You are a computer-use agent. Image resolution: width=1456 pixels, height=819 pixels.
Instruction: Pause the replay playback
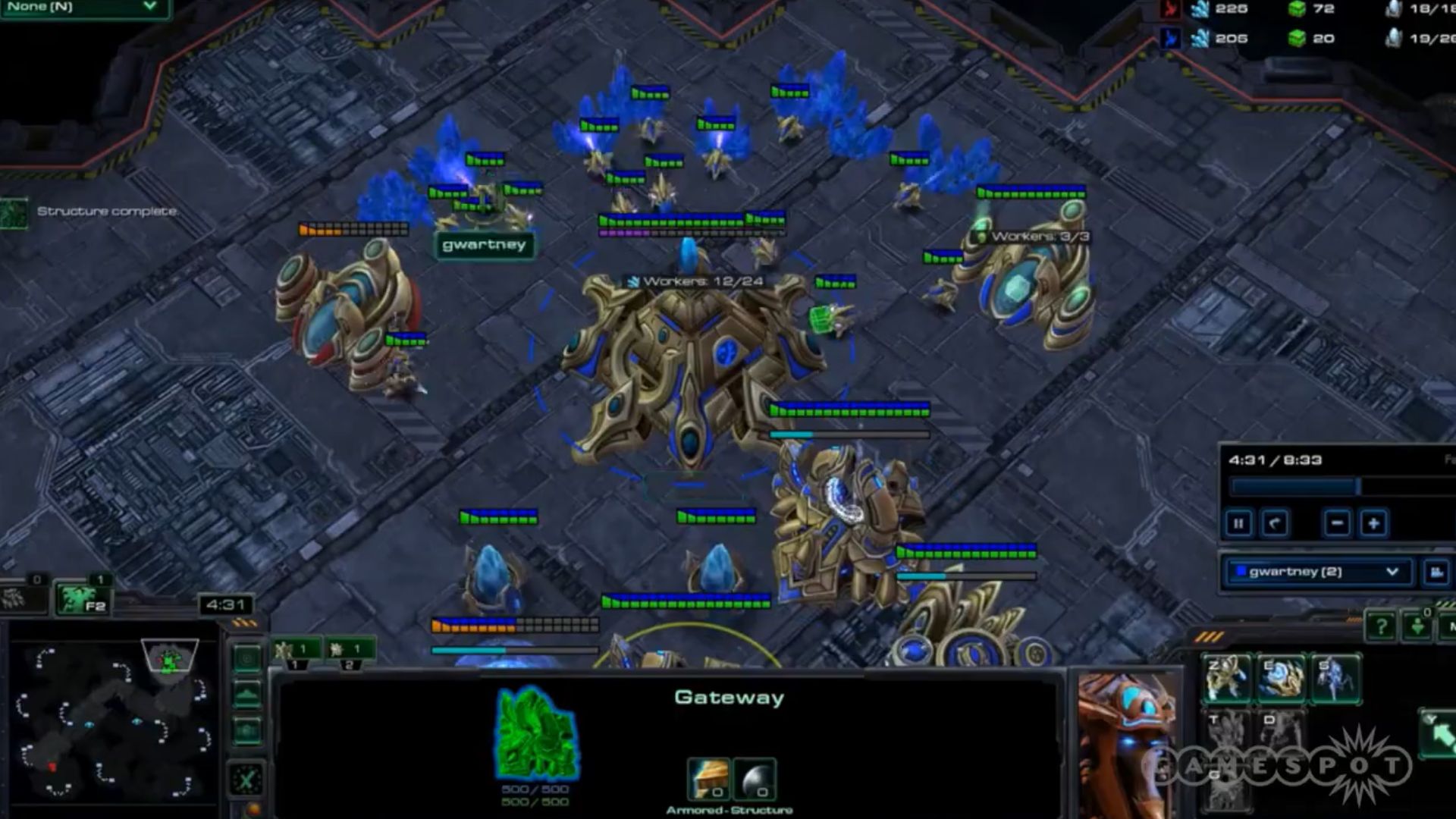pyautogui.click(x=1238, y=523)
